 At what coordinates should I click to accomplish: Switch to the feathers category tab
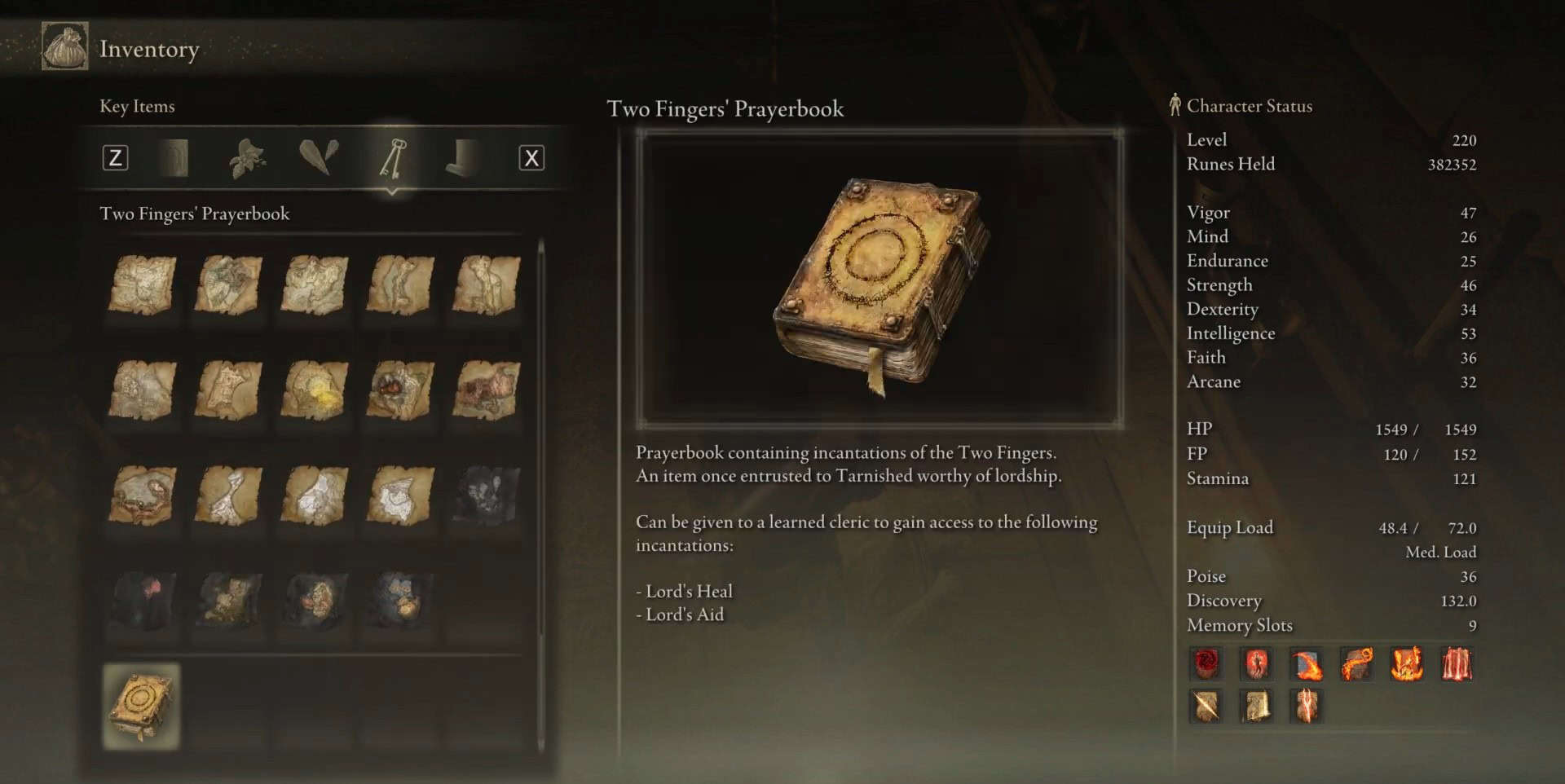point(319,157)
